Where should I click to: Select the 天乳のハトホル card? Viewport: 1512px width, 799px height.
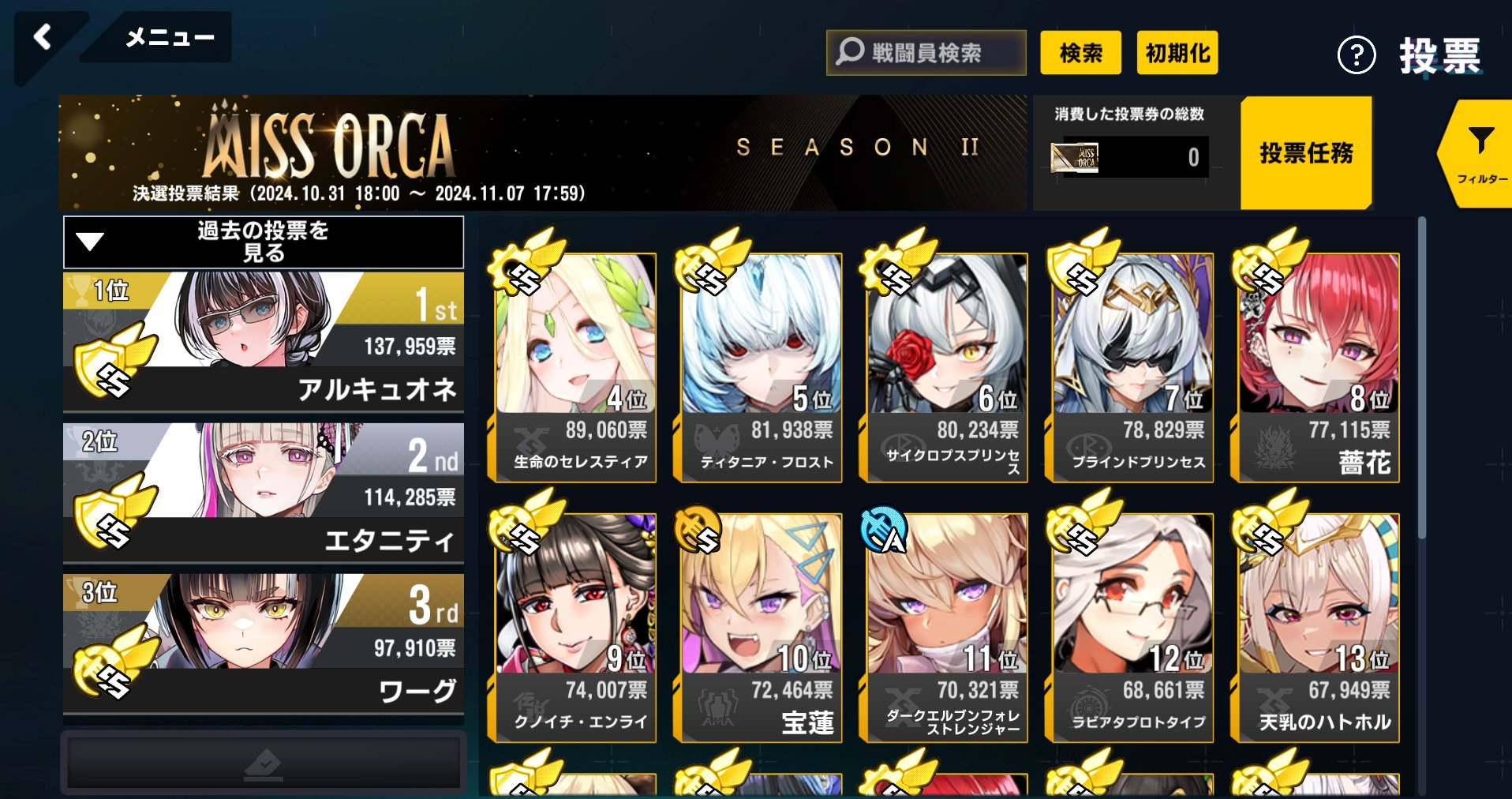pos(1319,628)
